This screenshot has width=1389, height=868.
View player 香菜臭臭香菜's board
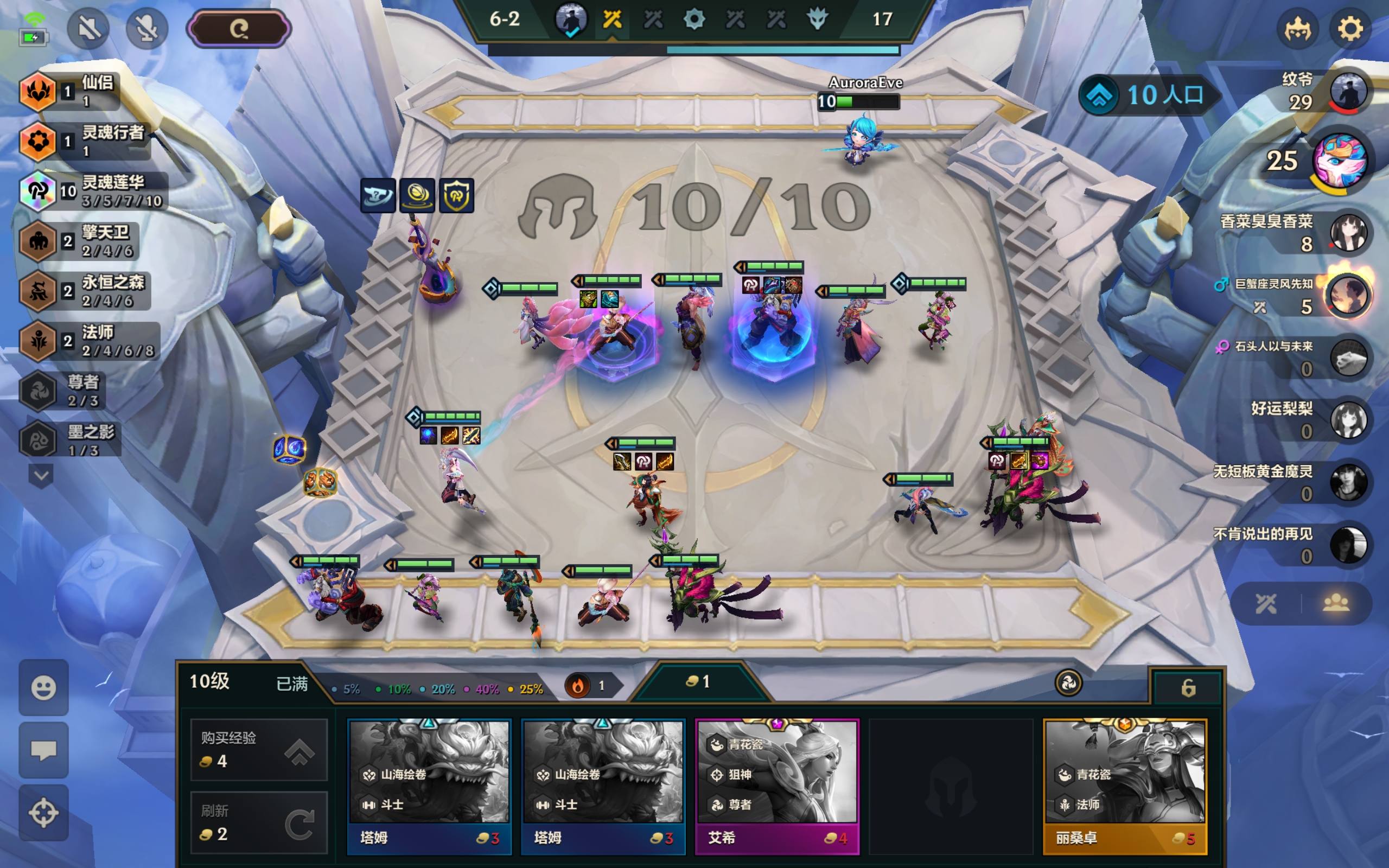[1348, 233]
